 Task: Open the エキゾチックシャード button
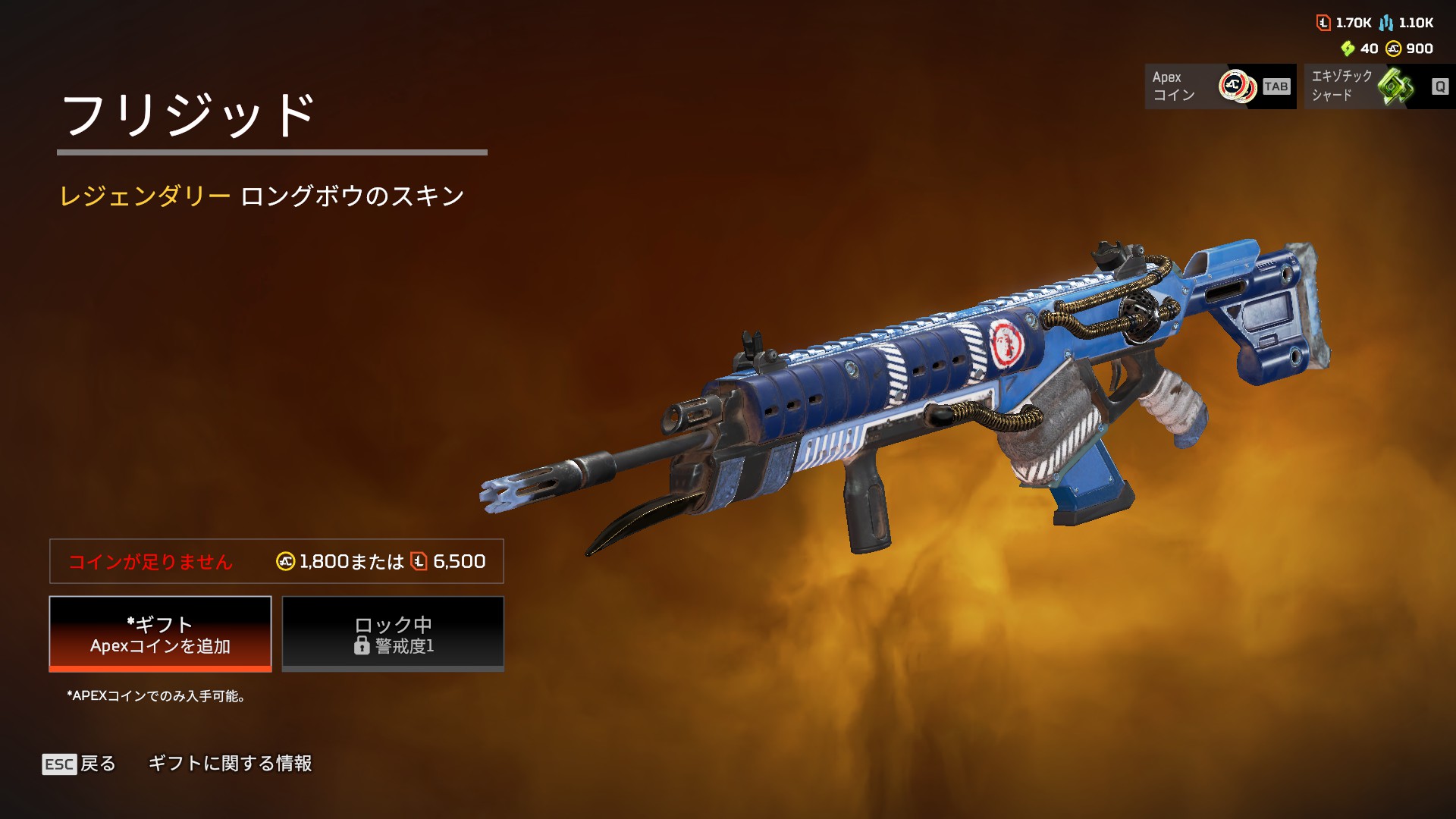pos(1379,86)
